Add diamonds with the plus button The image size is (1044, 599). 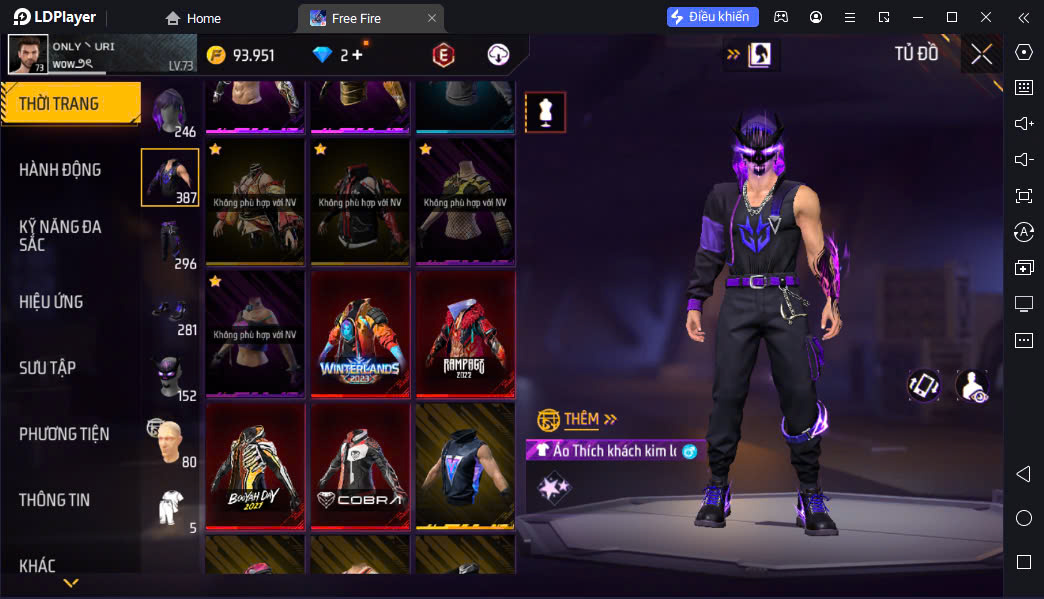pos(357,55)
